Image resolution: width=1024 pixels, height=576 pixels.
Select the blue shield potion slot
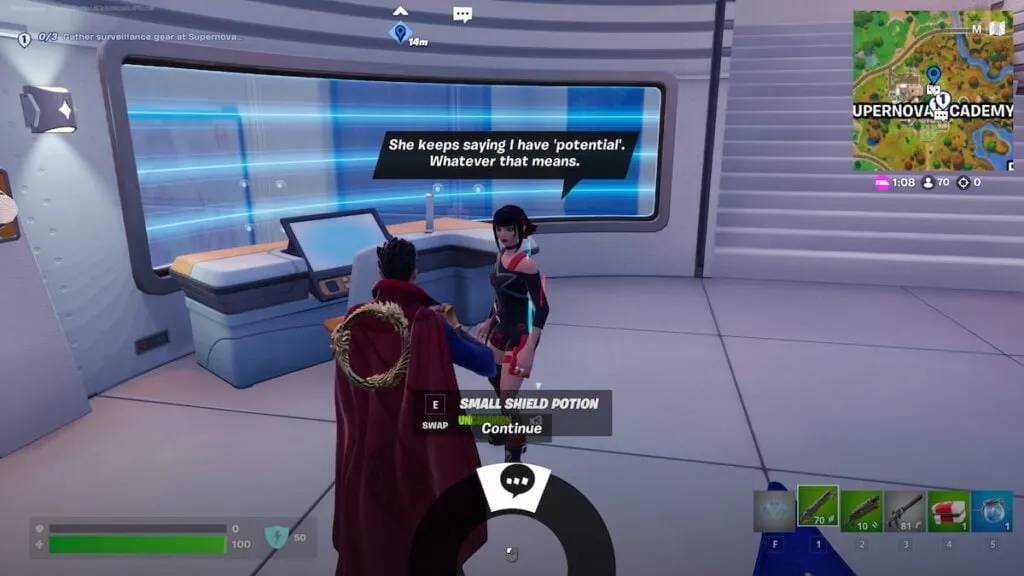[x=992, y=510]
